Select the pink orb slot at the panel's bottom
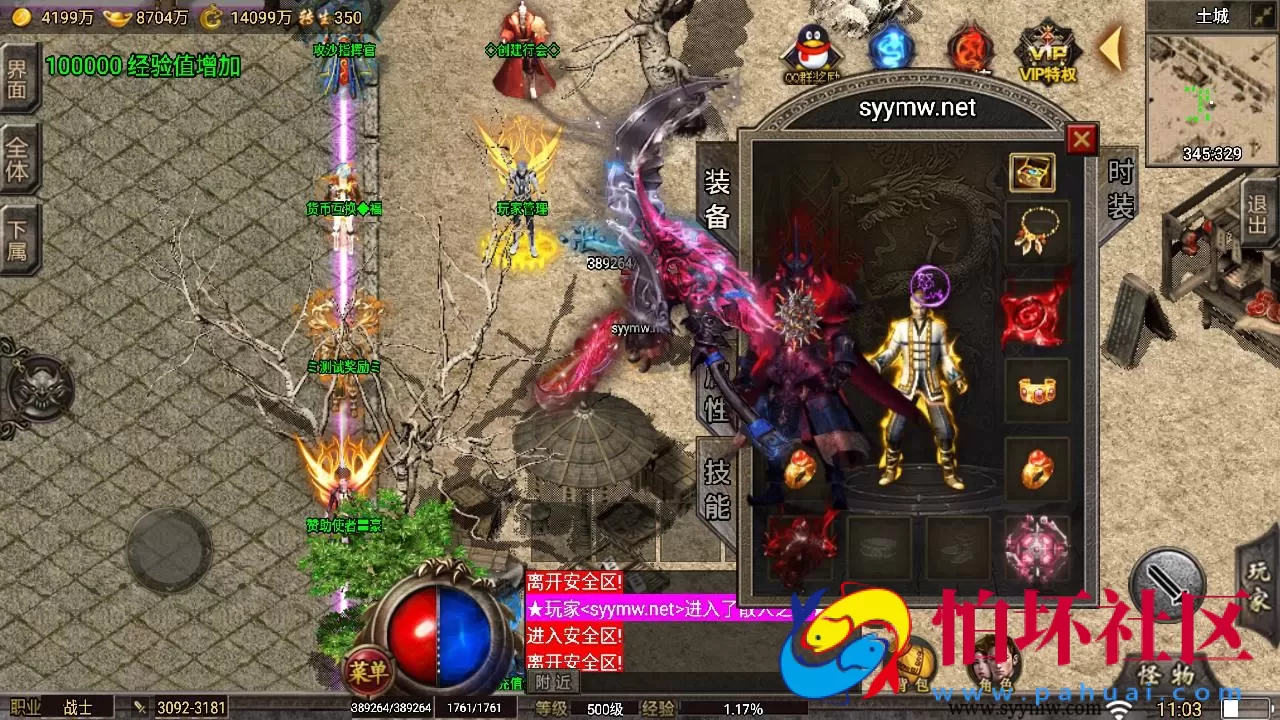This screenshot has width=1280, height=720. 1036,549
